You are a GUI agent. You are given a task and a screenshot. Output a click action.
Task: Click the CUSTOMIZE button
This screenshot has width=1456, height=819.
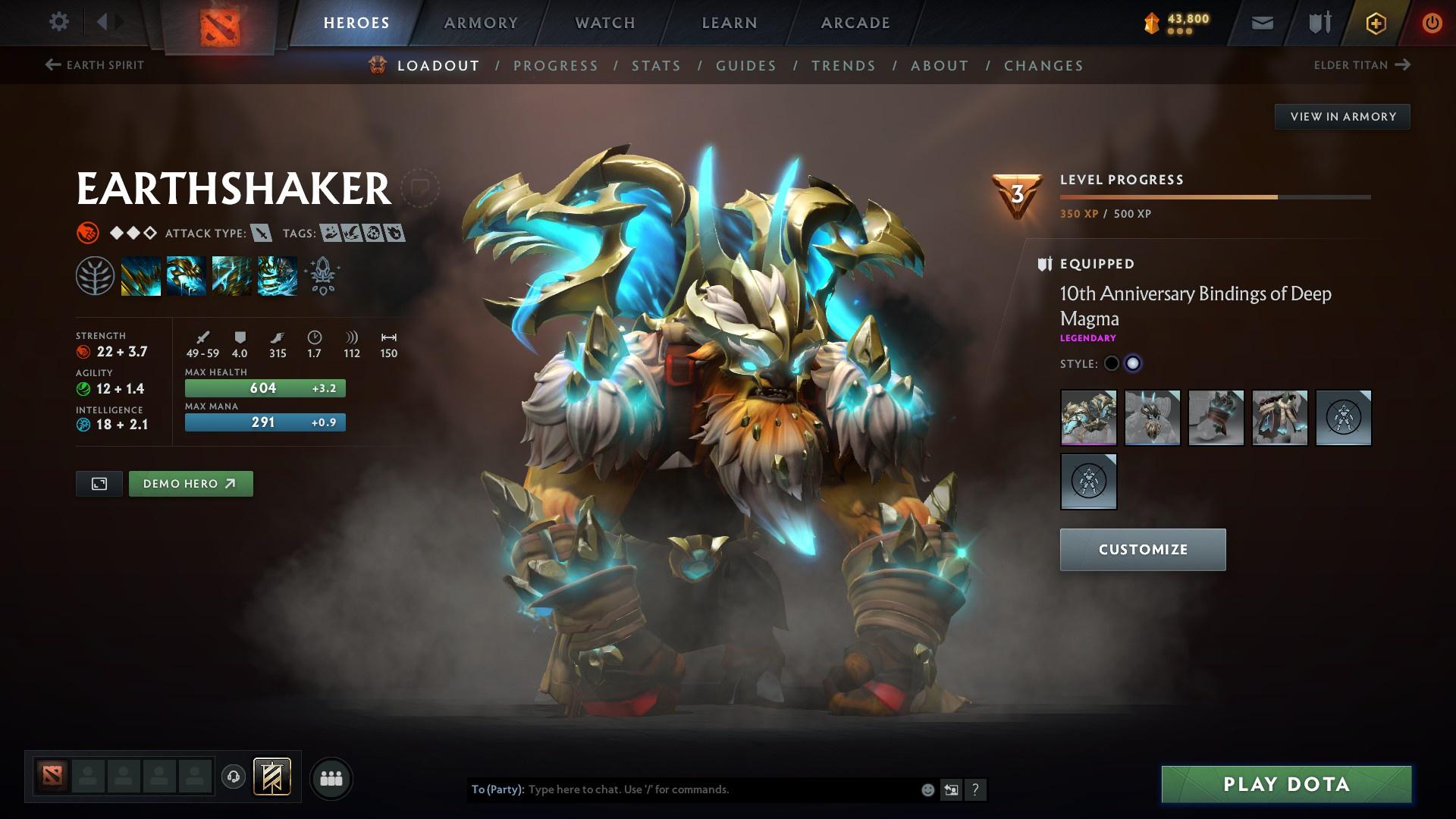(x=1142, y=549)
